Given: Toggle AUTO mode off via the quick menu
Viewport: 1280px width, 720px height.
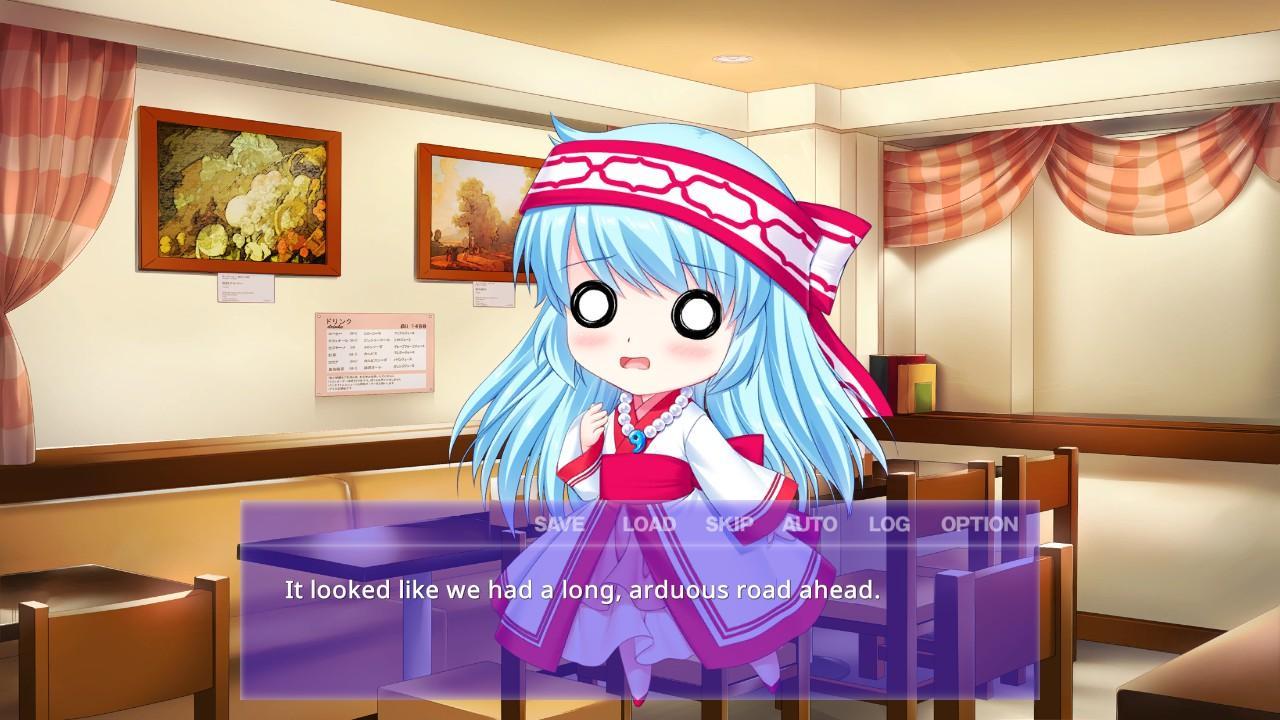Looking at the screenshot, I should [x=810, y=522].
